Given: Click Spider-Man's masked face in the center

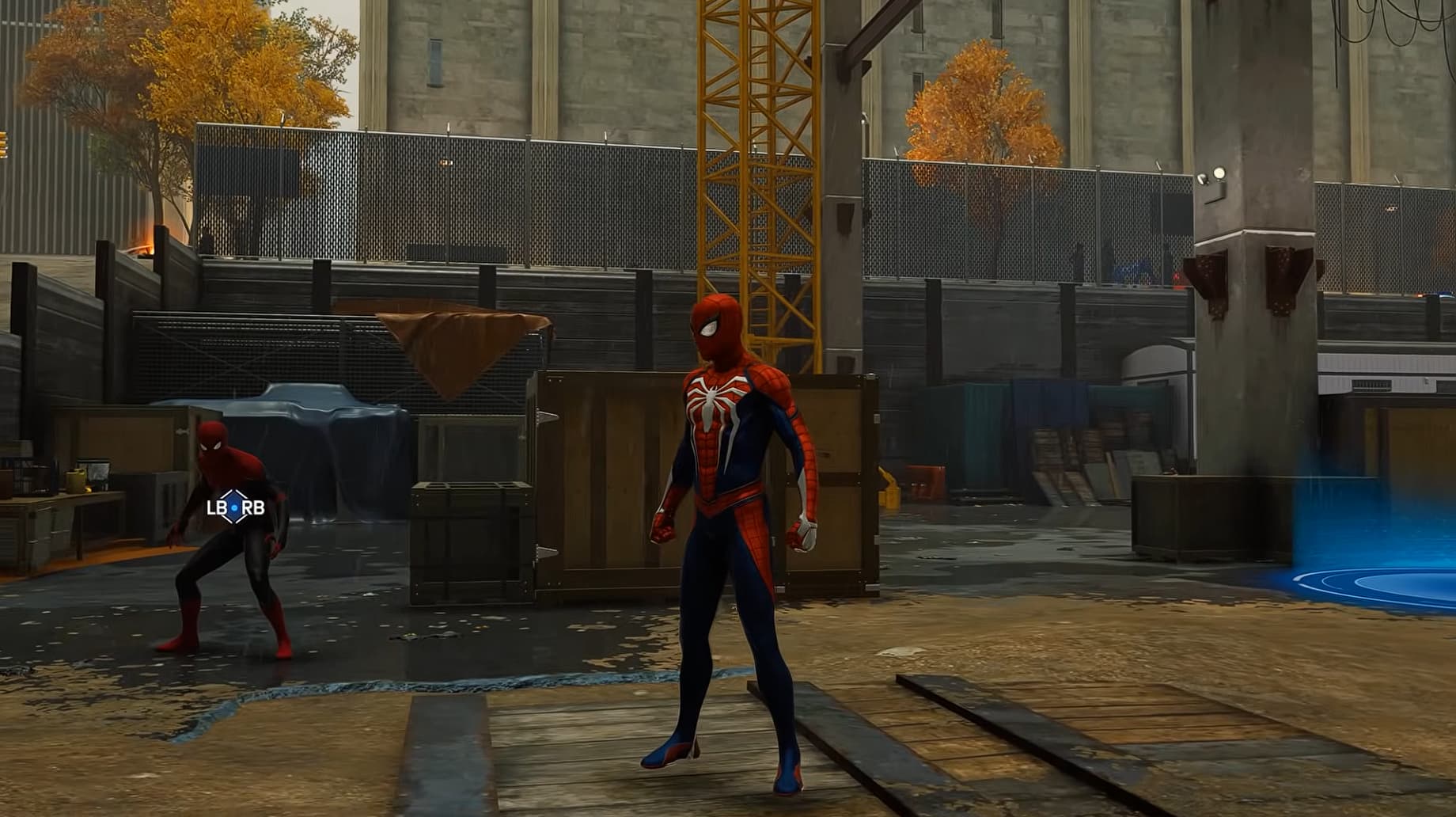Looking at the screenshot, I should (715, 326).
